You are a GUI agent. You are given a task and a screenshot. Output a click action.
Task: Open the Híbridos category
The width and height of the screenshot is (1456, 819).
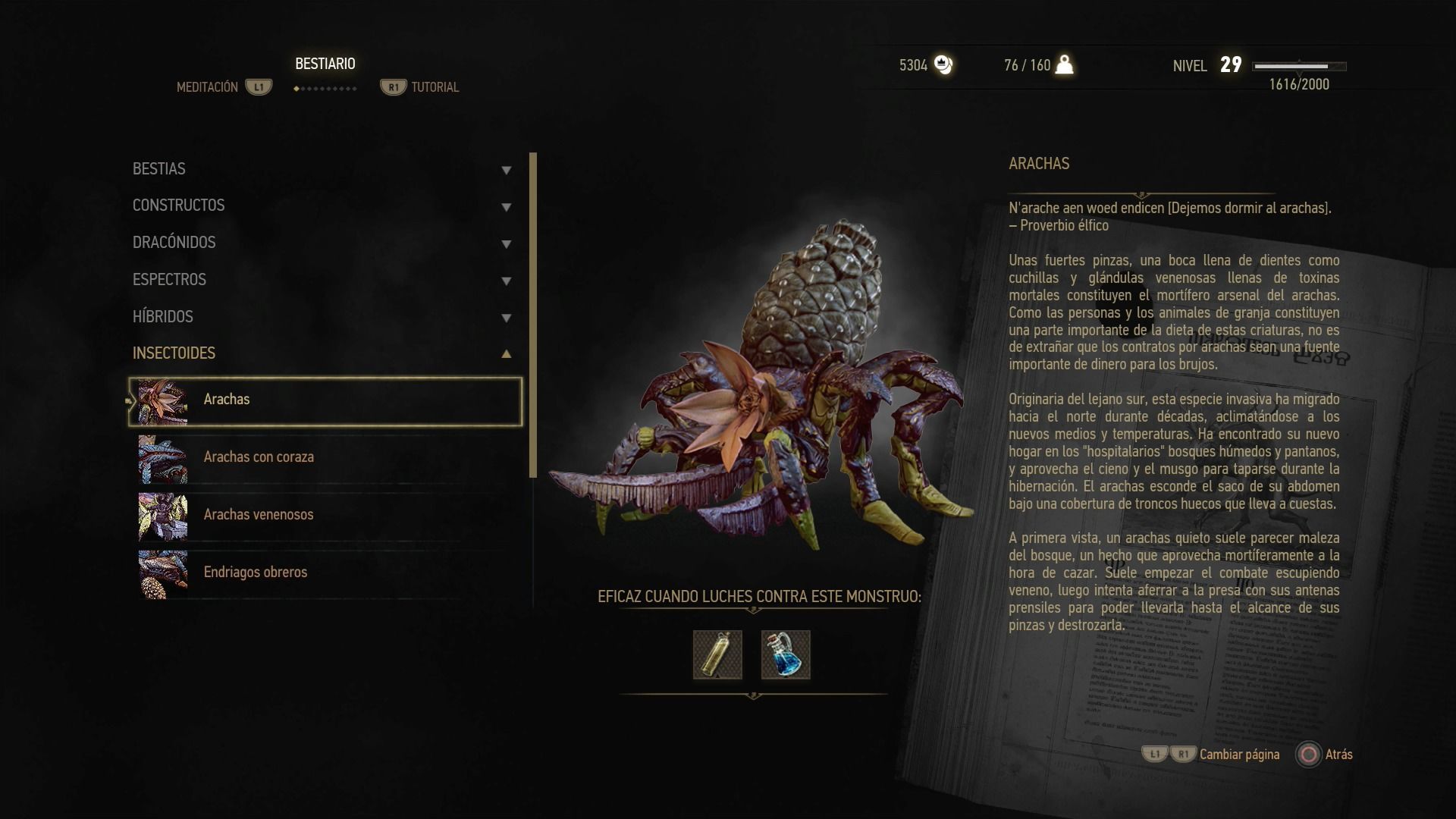[322, 317]
